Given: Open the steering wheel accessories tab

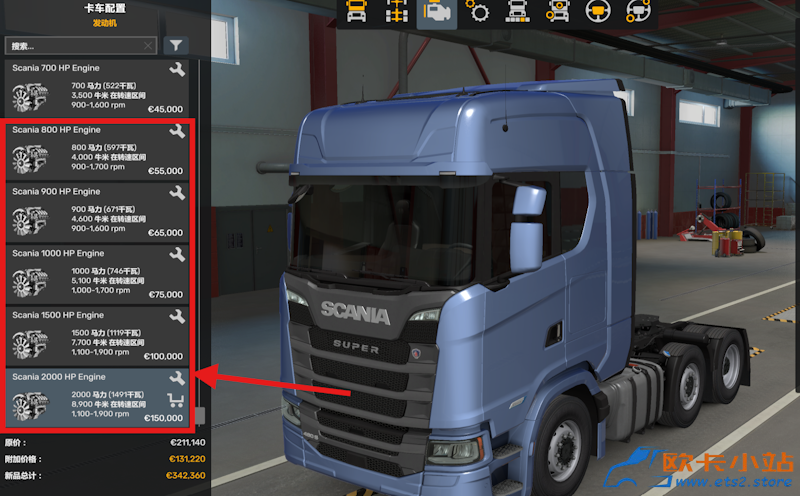Looking at the screenshot, I should (637, 12).
